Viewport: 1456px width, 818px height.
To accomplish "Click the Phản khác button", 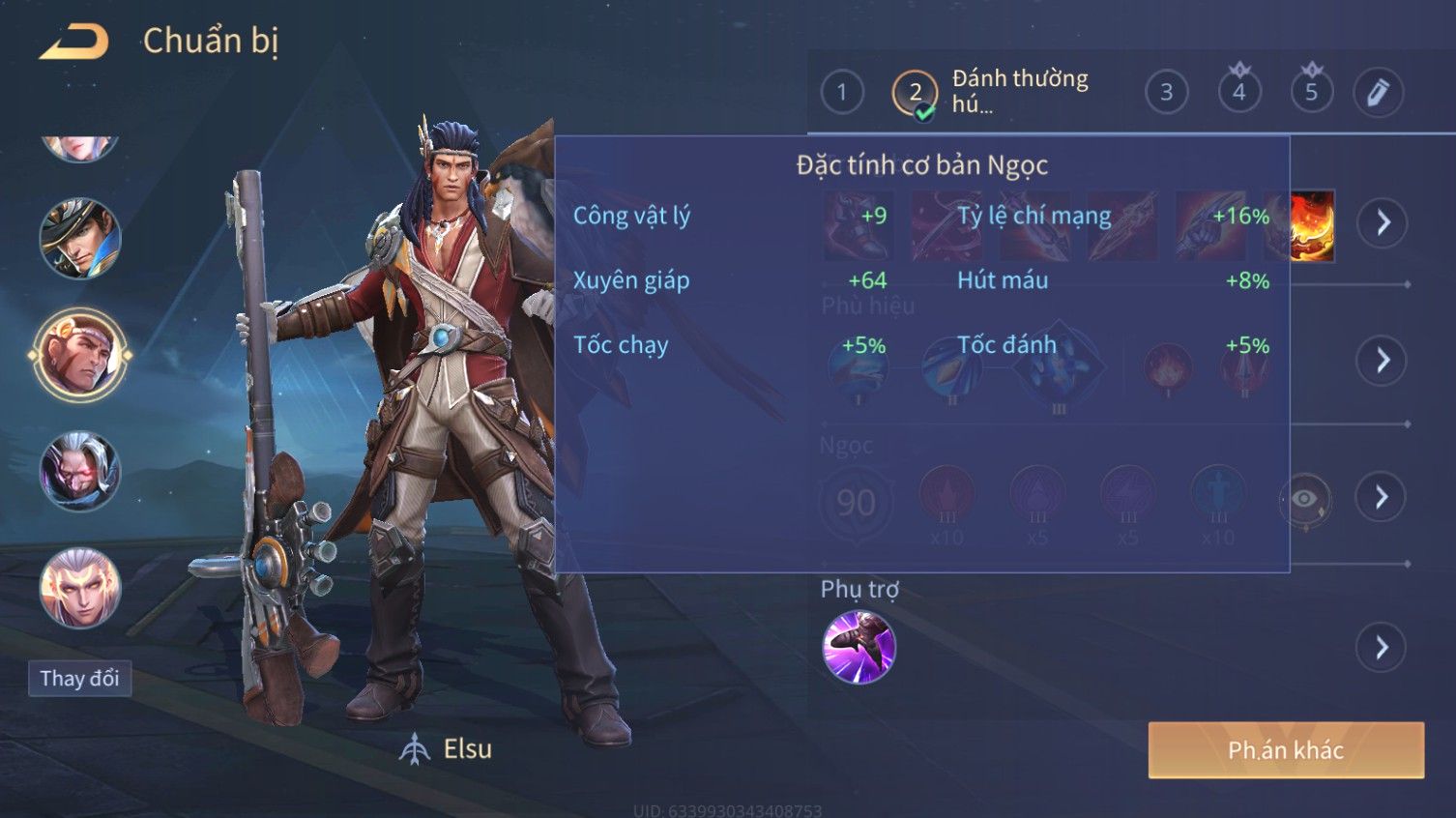I will tap(1286, 750).
